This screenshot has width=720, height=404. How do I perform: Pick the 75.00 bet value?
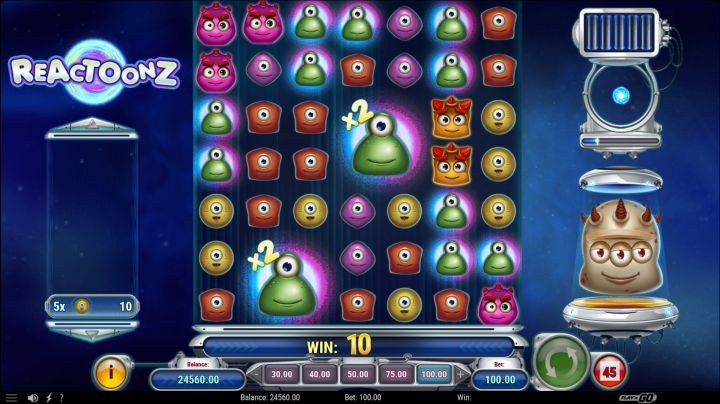[395, 374]
